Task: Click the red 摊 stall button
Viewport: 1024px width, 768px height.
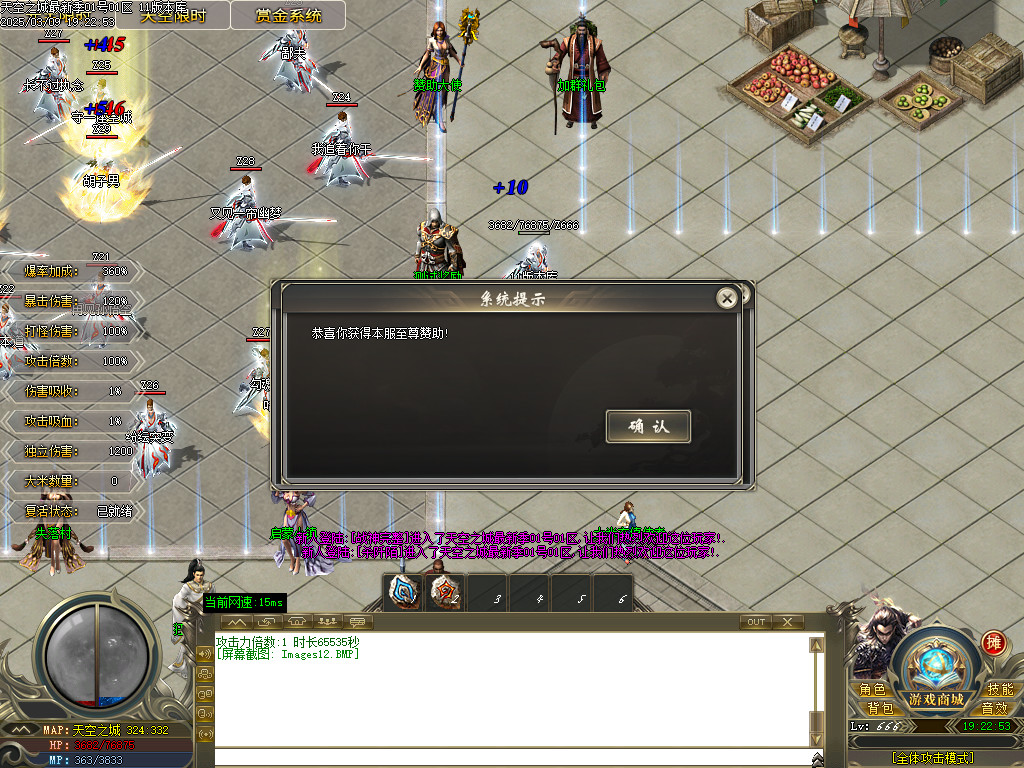Action: click(993, 642)
